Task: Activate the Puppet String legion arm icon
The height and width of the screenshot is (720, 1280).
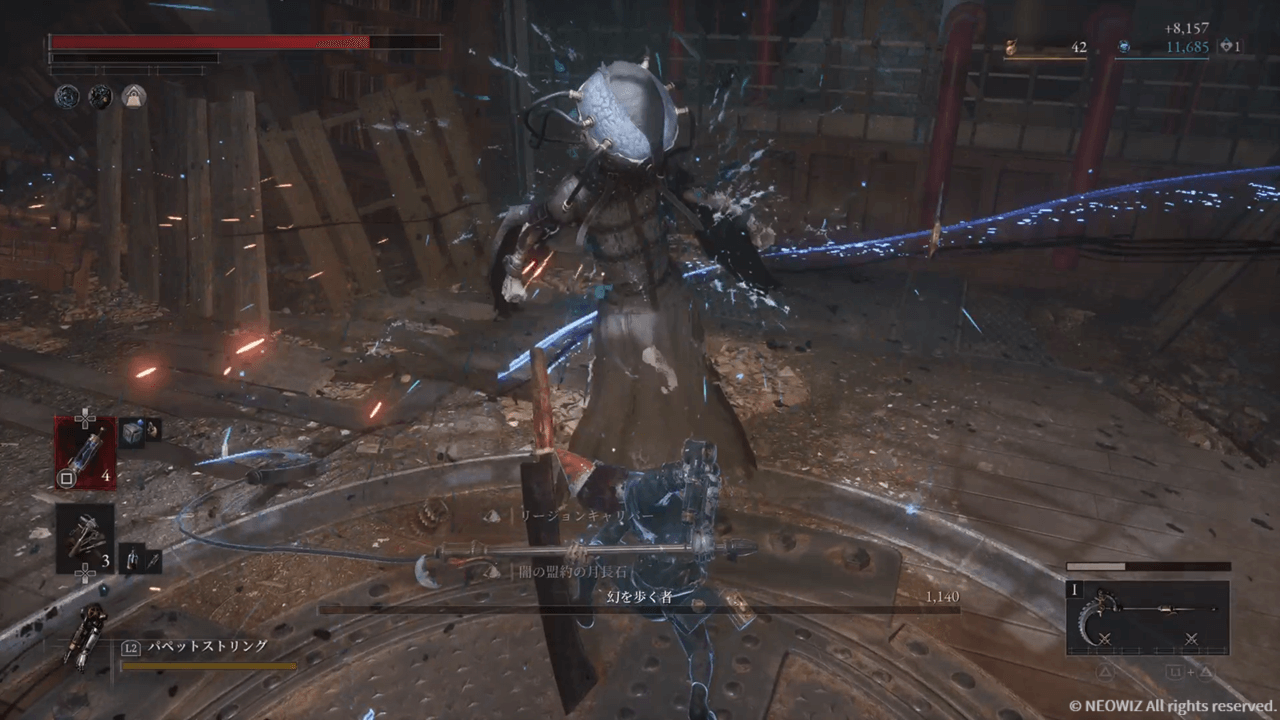Action: click(86, 638)
